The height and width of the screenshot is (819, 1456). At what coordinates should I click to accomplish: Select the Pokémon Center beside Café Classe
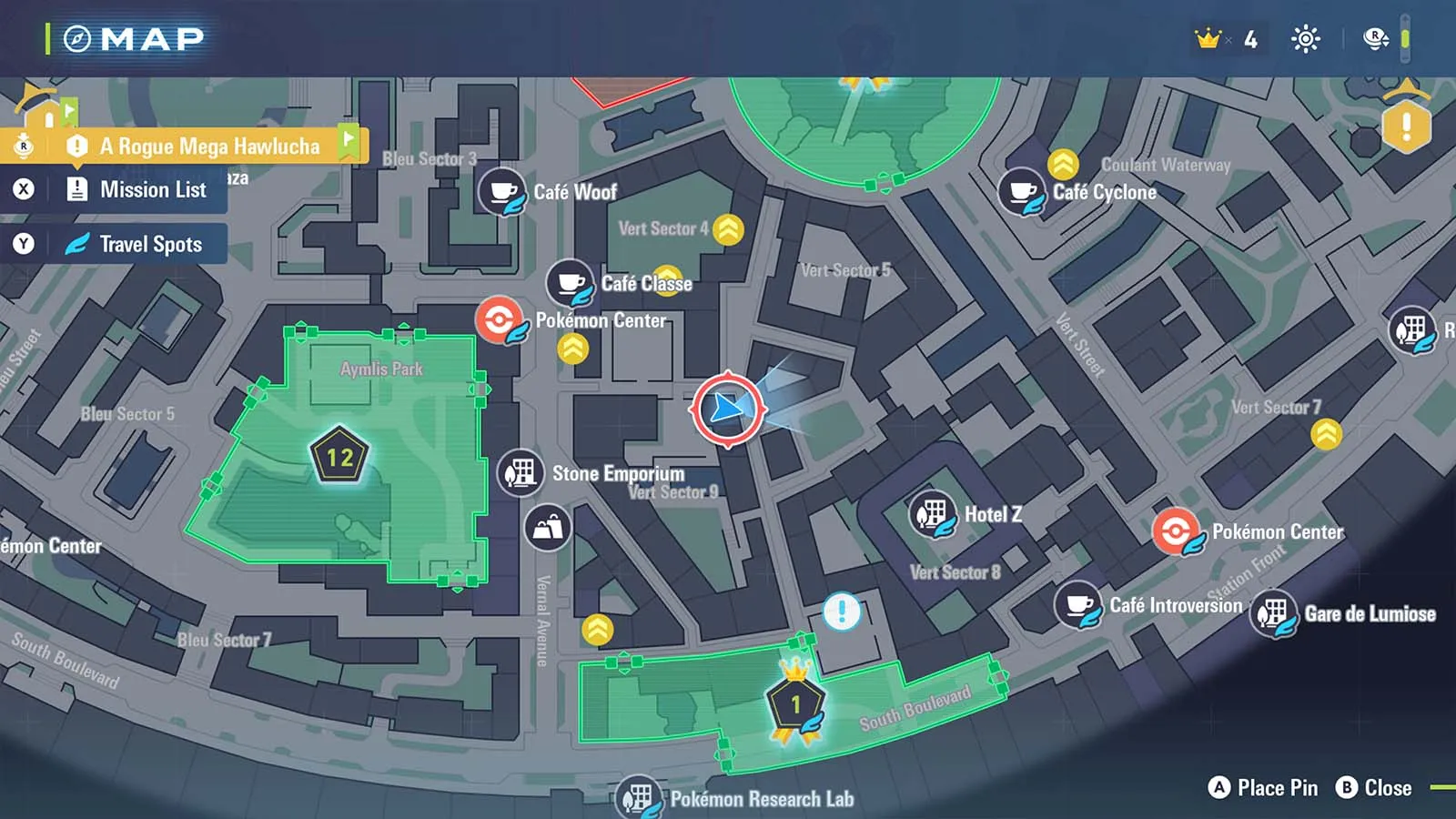pos(500,320)
